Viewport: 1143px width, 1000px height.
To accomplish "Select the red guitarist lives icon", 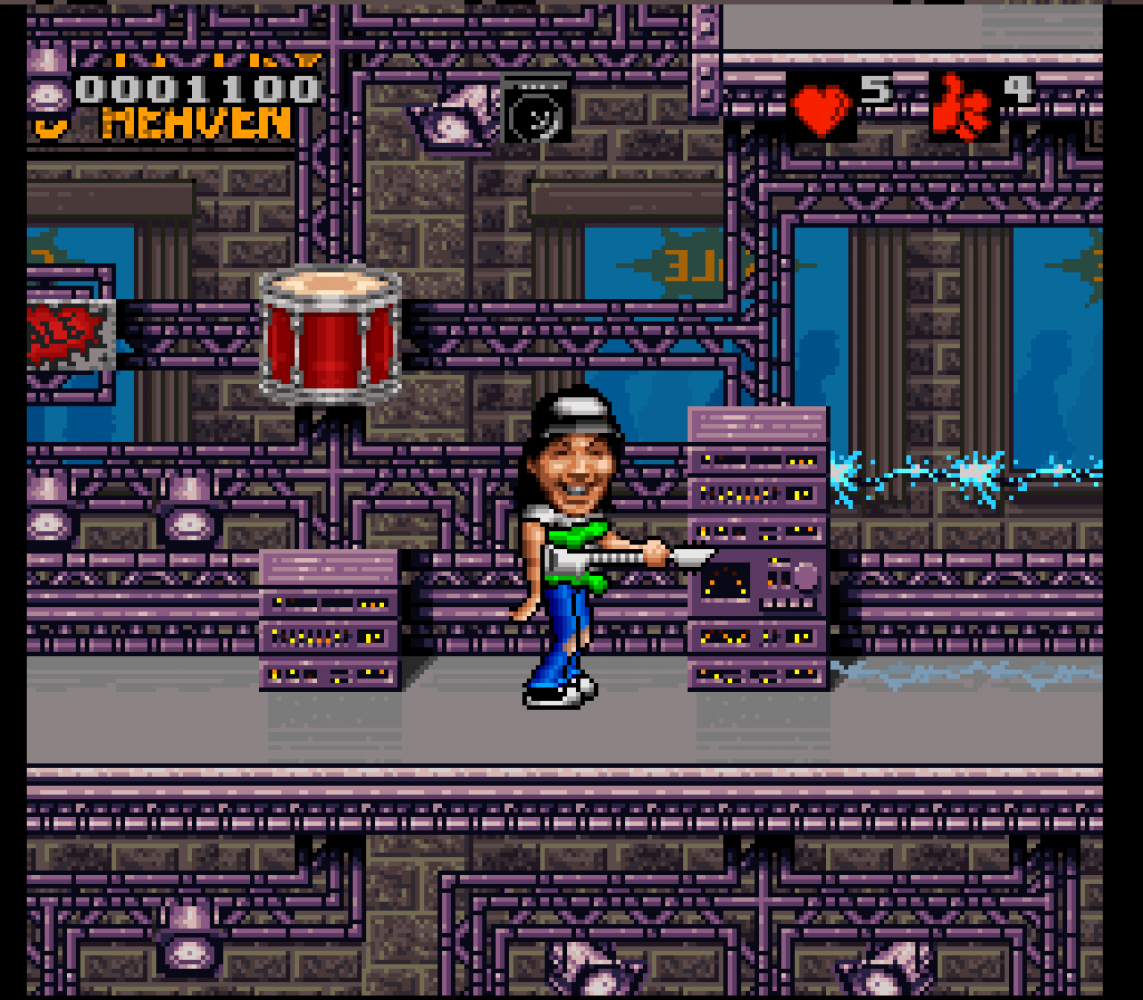I will point(961,108).
